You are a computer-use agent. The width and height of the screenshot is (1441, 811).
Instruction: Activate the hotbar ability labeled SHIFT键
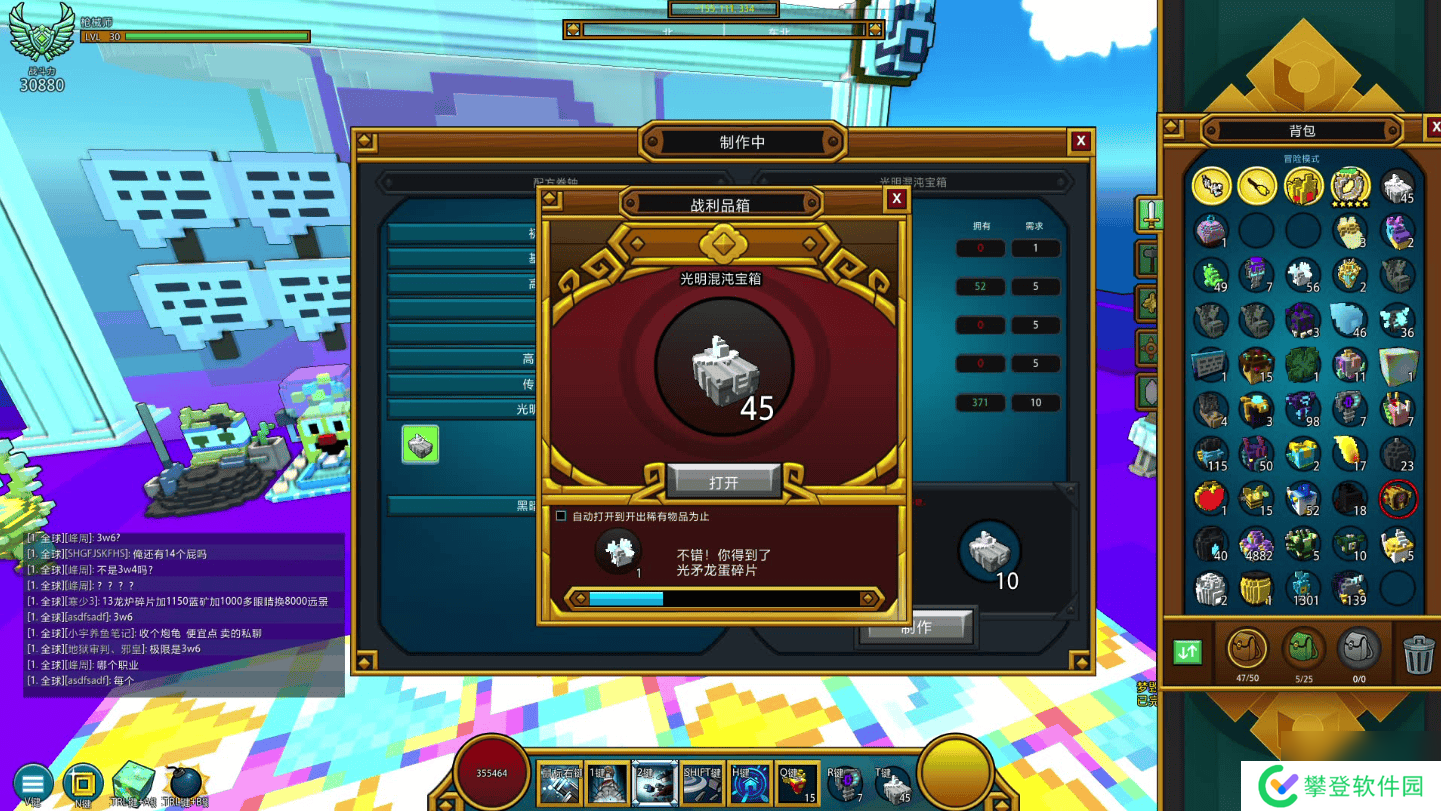(700, 786)
